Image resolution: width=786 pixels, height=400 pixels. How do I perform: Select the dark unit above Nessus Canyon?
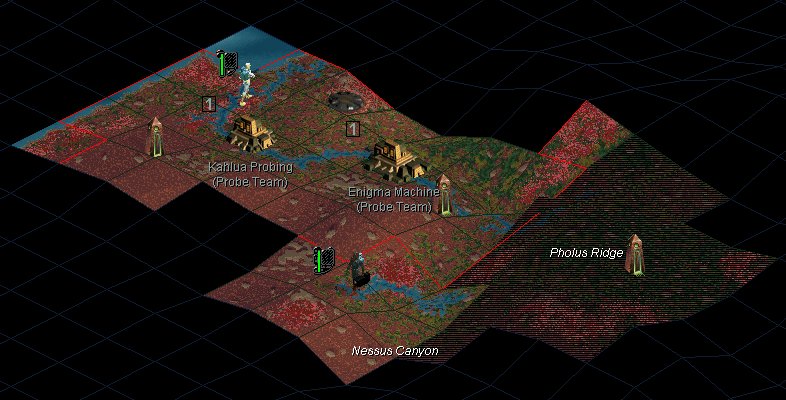pyautogui.click(x=357, y=270)
